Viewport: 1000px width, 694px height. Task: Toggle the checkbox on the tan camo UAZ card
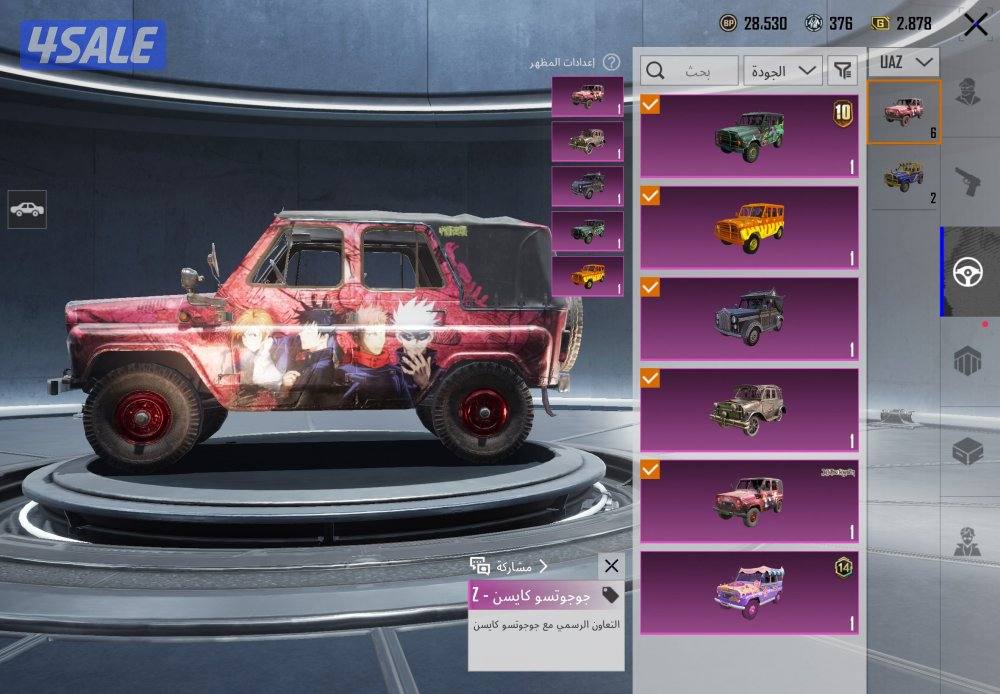coord(651,379)
